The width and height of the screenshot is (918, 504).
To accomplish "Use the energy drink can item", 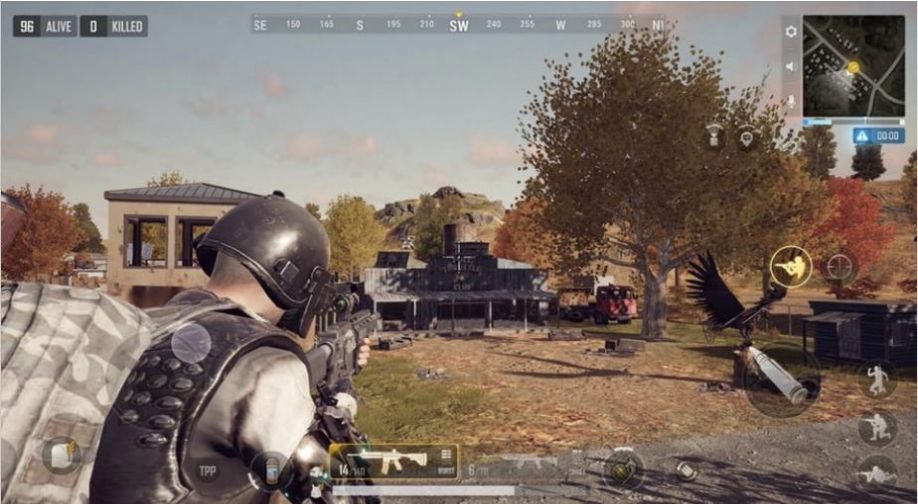I will tap(270, 470).
